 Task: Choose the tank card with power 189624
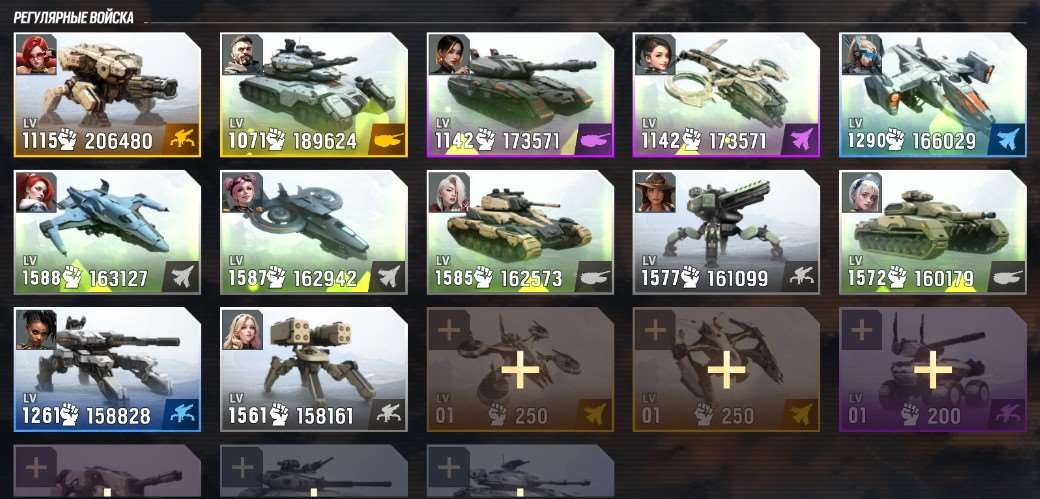tap(313, 95)
